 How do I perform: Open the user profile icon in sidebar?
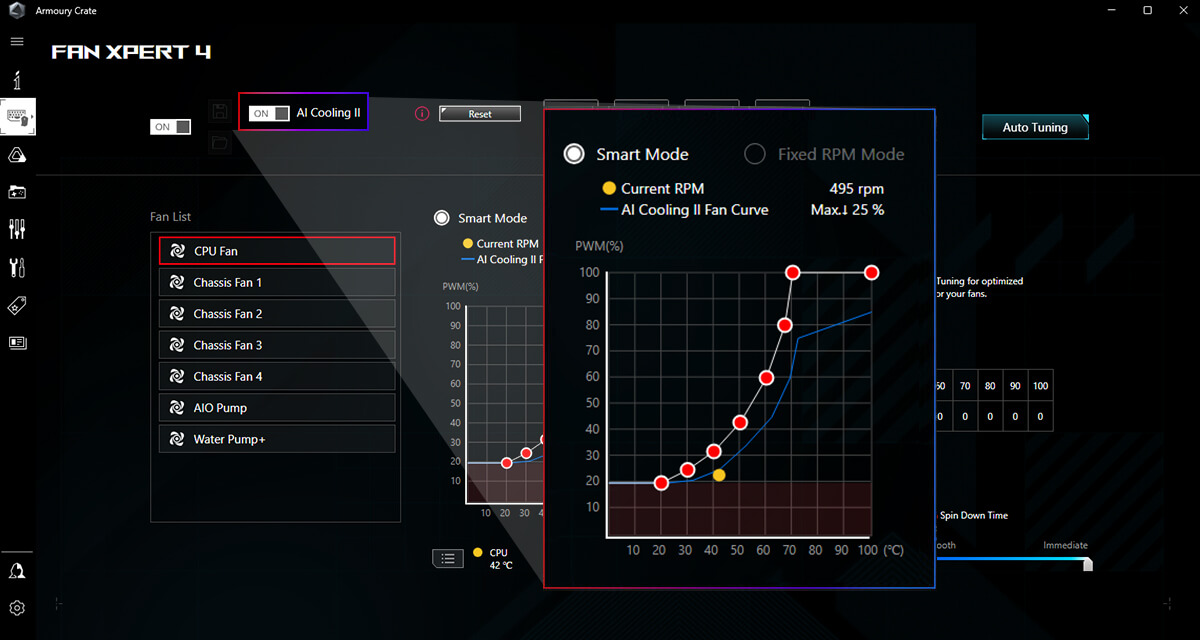pos(17,570)
